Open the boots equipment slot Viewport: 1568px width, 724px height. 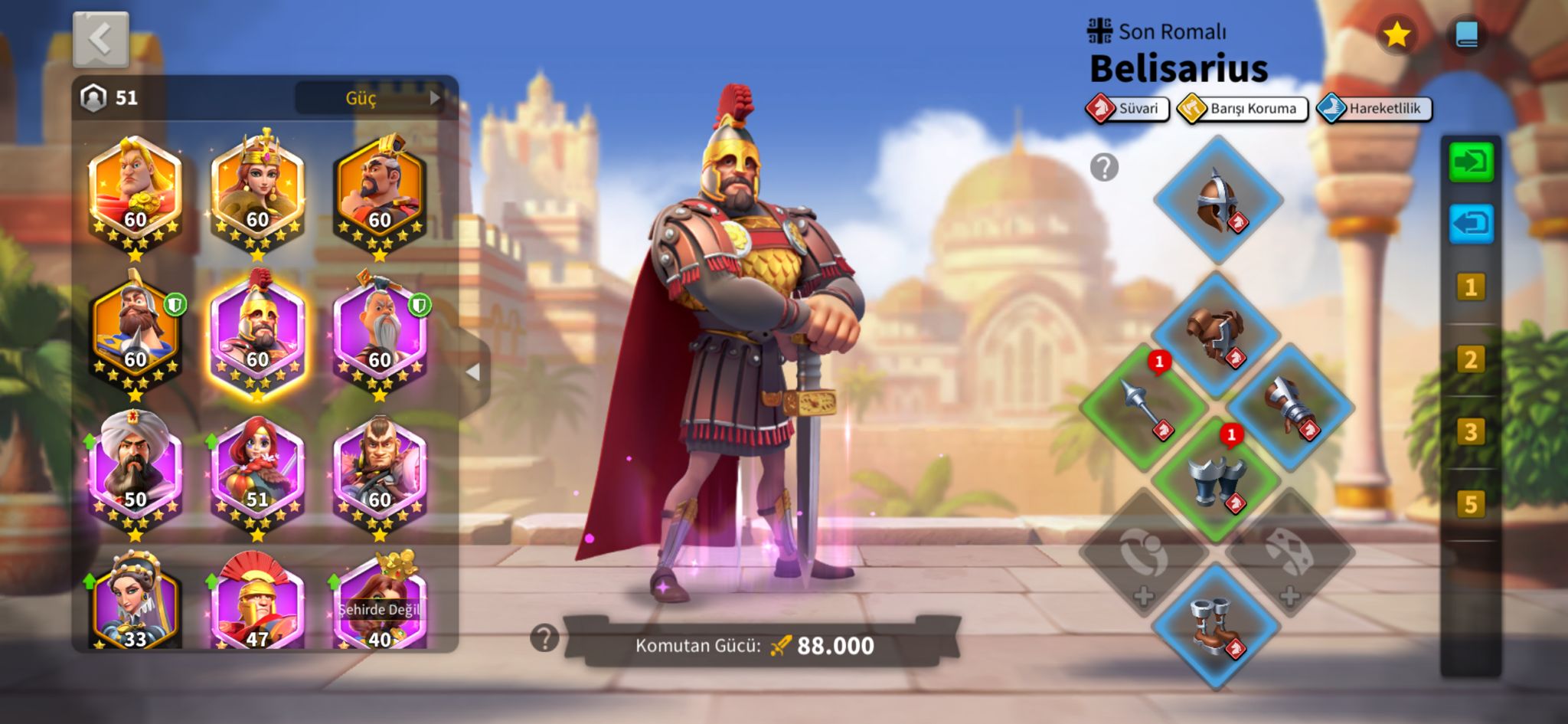(x=1216, y=625)
